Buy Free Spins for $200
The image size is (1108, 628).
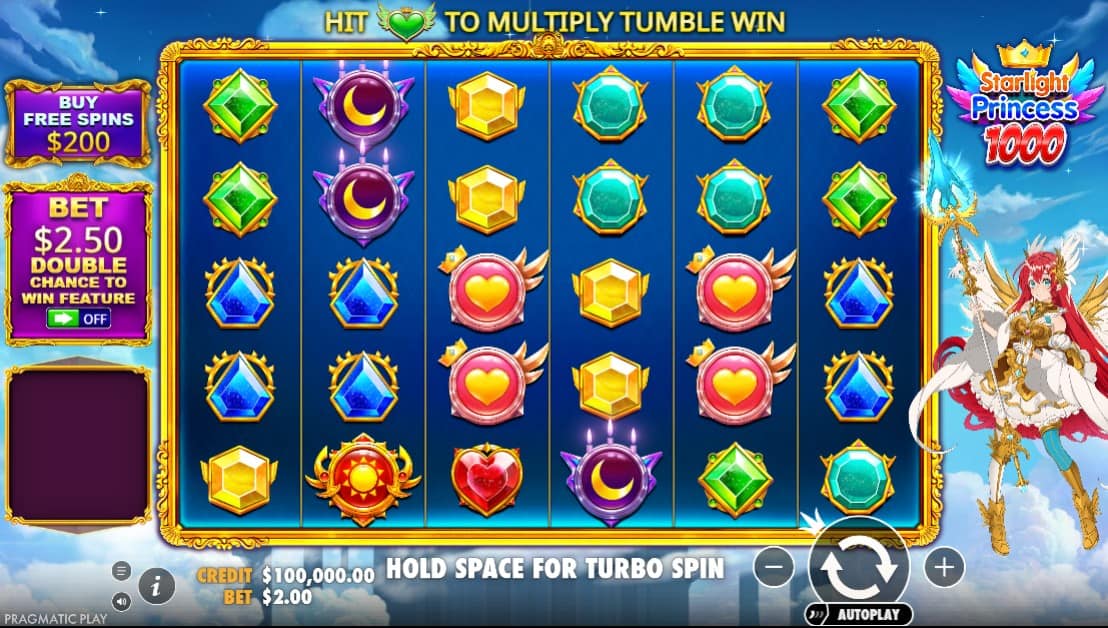[79, 122]
